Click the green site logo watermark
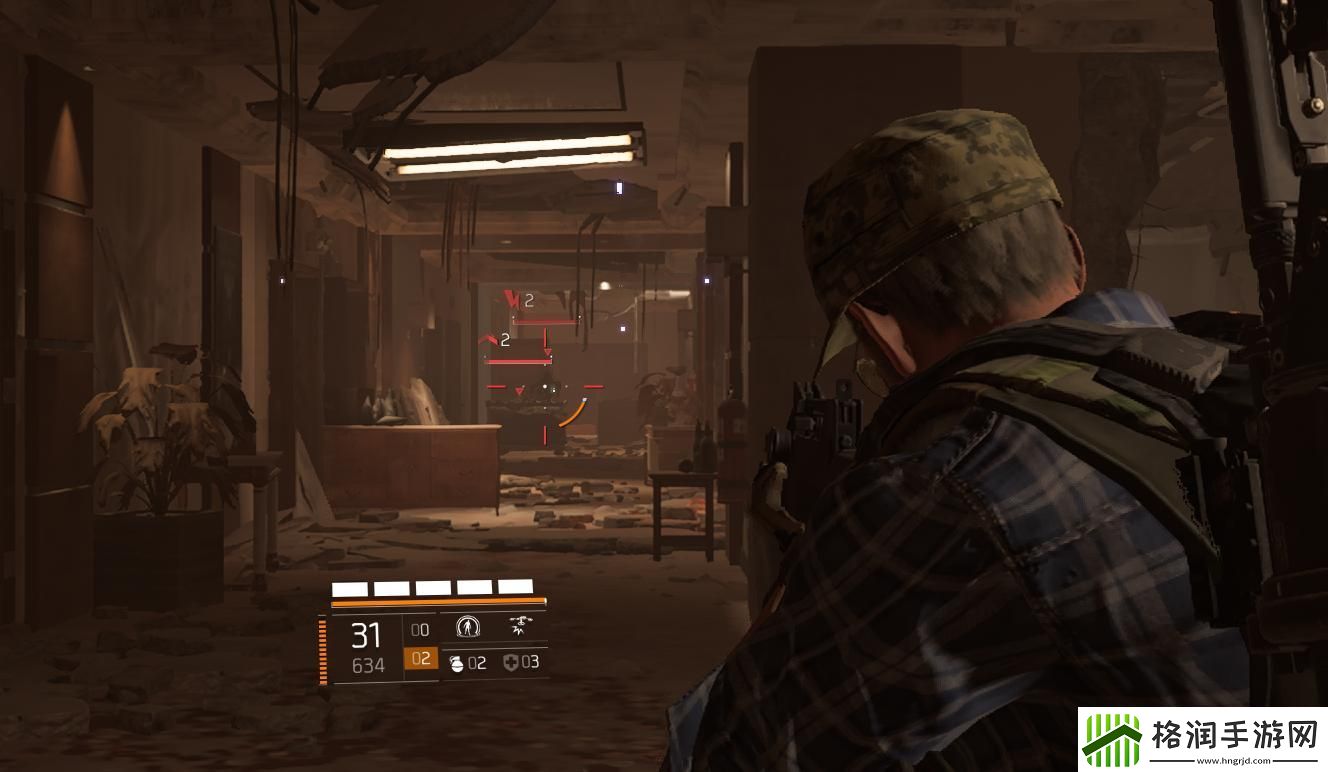The image size is (1328, 772). coord(1112,742)
